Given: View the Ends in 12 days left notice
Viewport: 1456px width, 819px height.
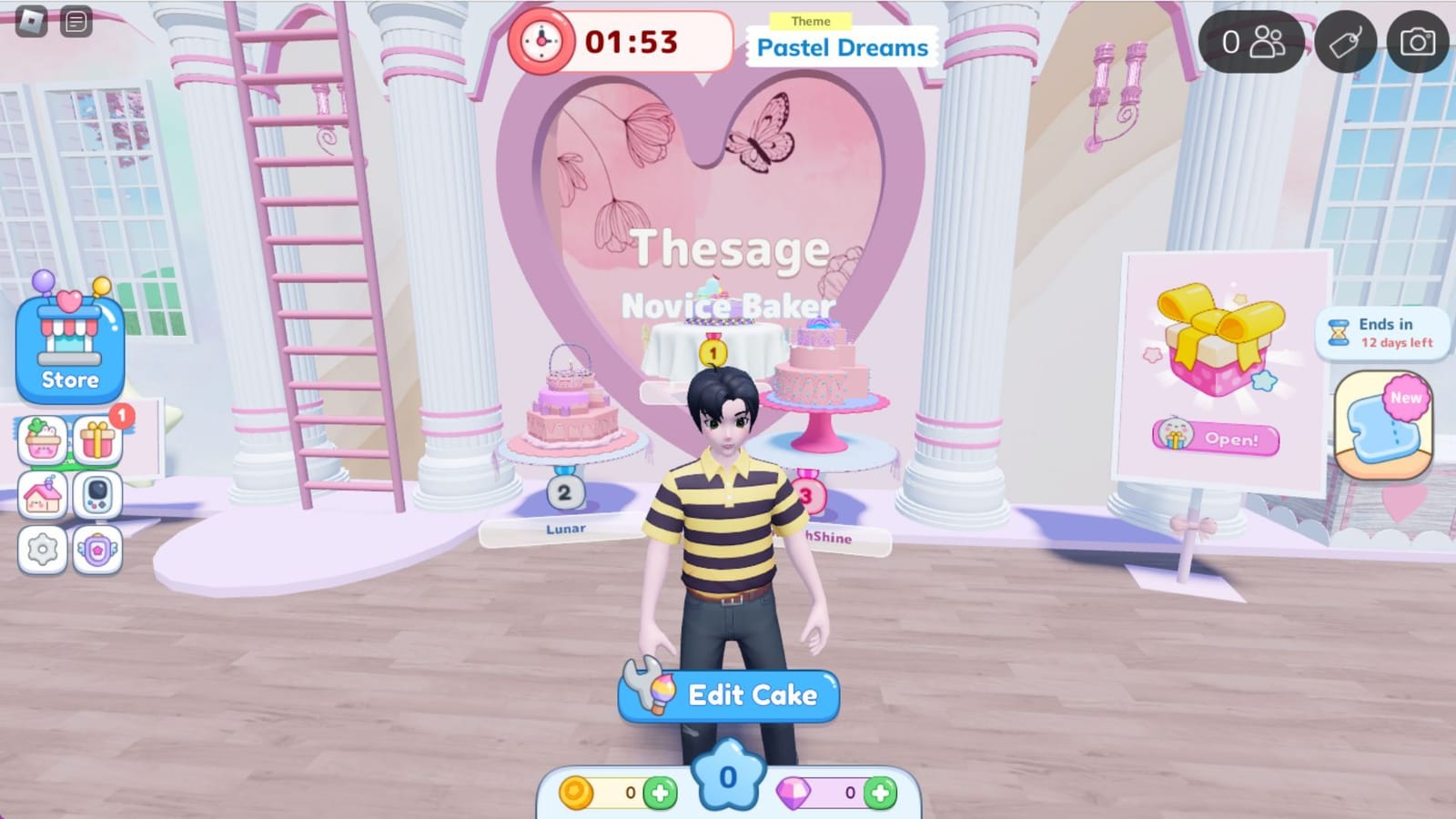Looking at the screenshot, I should tap(1383, 334).
